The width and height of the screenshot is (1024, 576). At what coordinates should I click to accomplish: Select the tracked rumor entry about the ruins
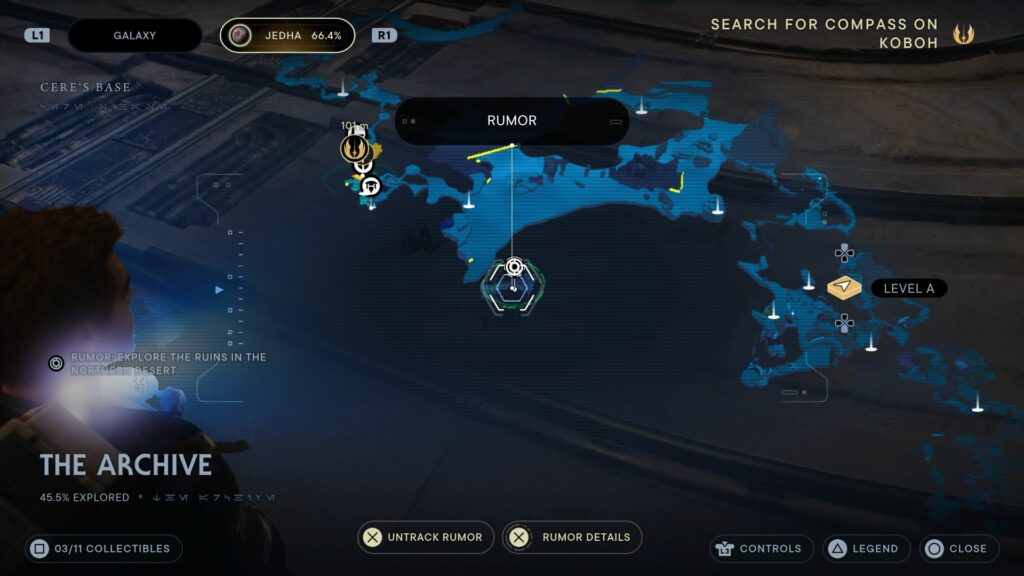[x=160, y=363]
